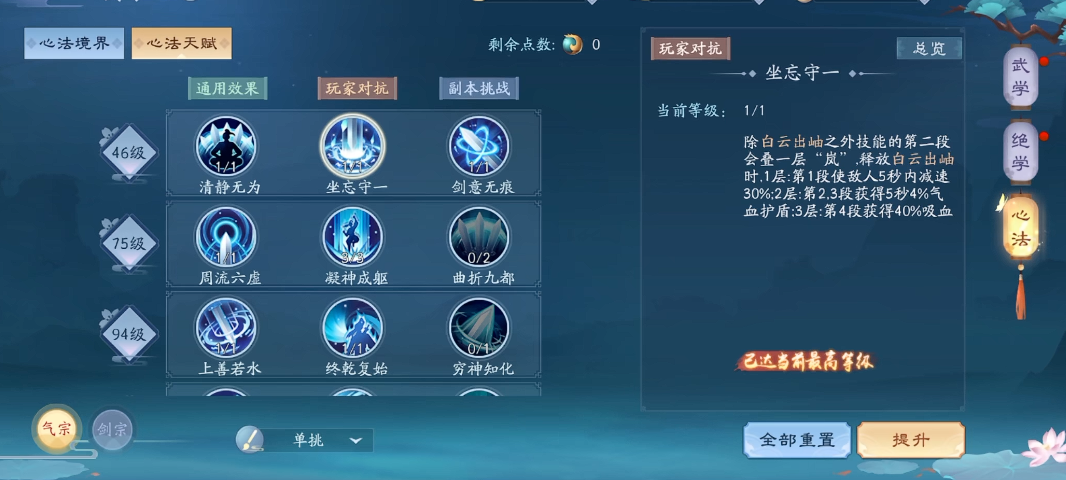Pick the 穷神知化 talent icon
The height and width of the screenshot is (480, 1066).
pos(478,327)
